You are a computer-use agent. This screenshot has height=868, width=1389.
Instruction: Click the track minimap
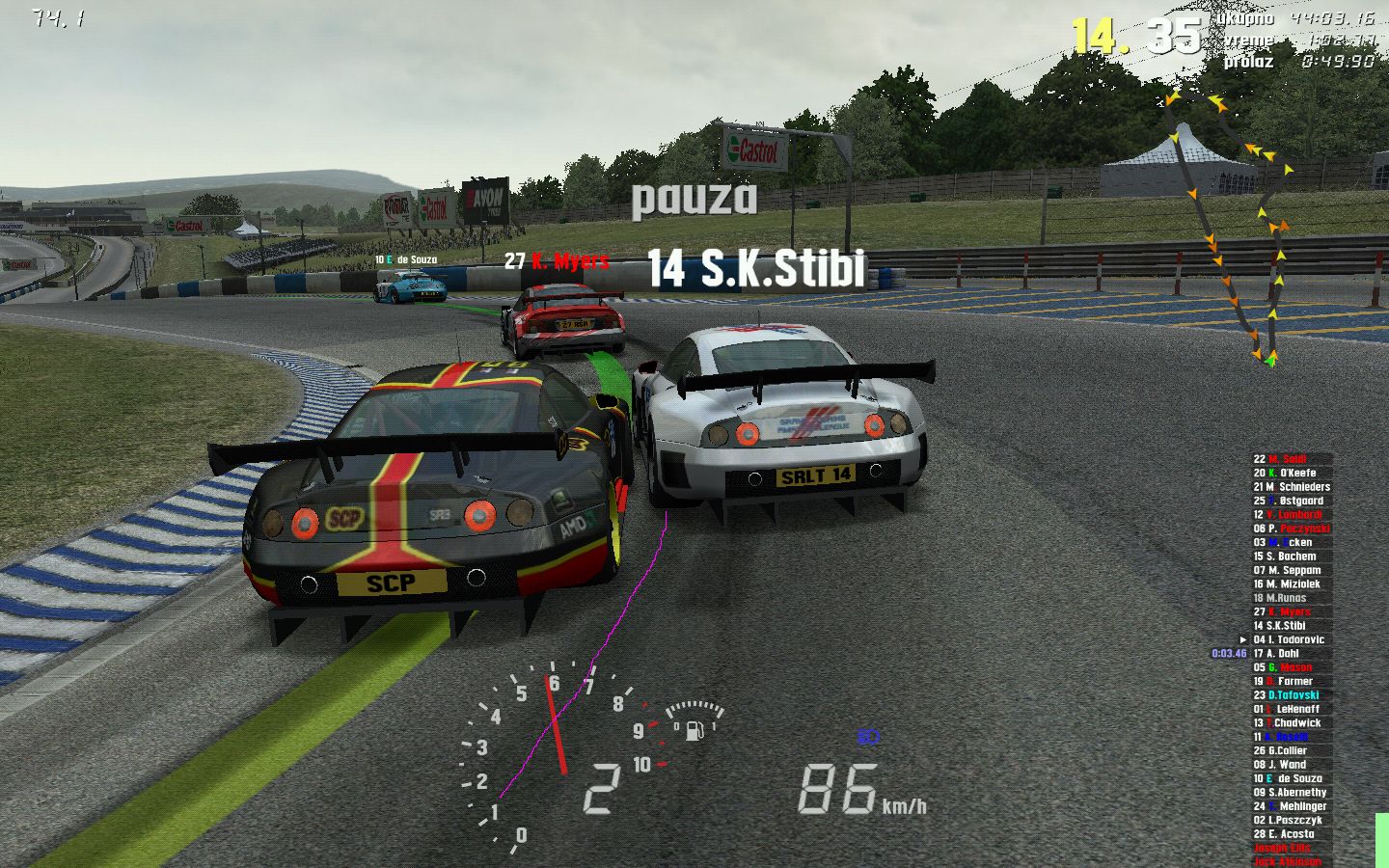click(1230, 227)
